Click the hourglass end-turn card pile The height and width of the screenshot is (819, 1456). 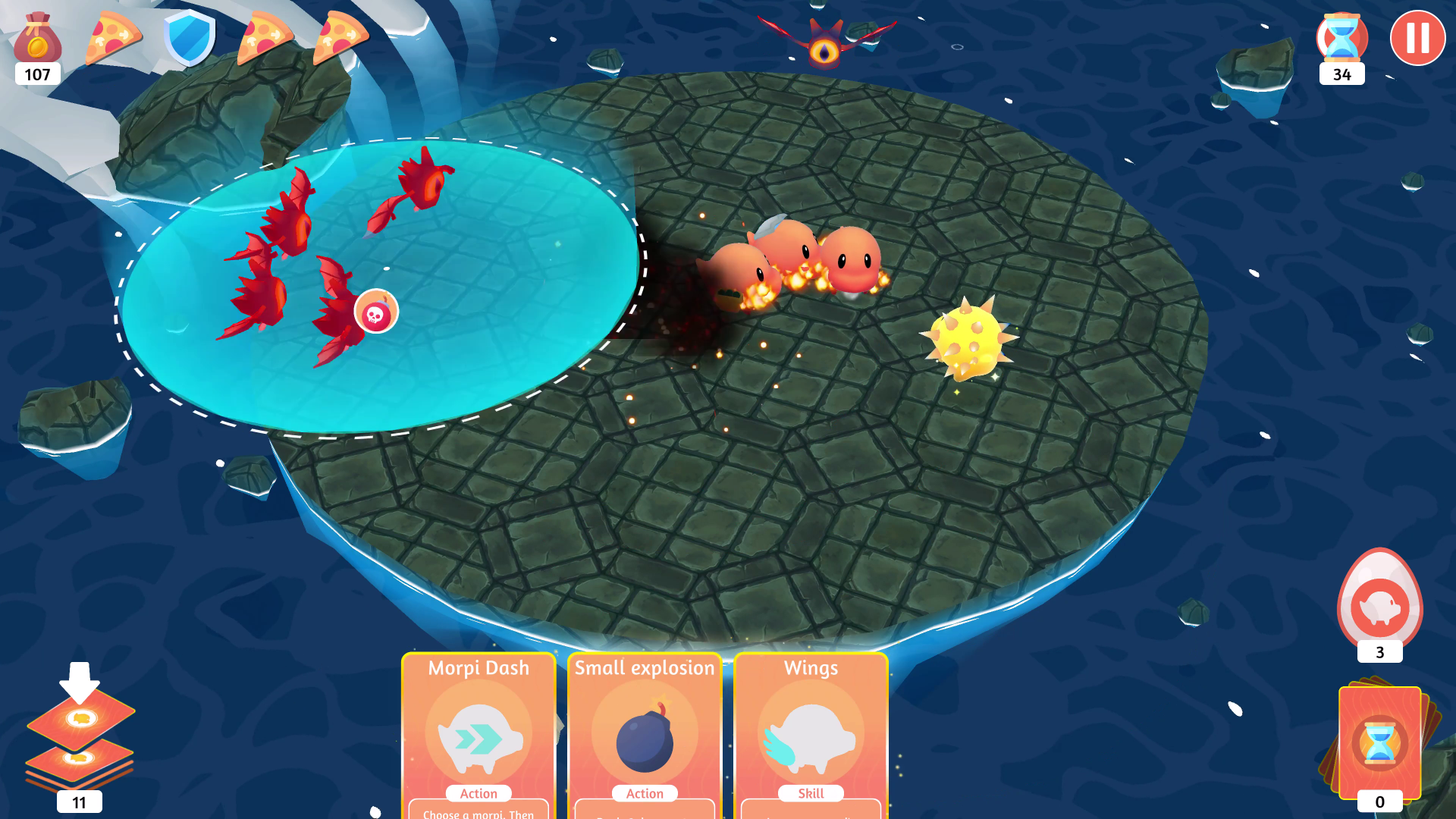pyautogui.click(x=1379, y=743)
